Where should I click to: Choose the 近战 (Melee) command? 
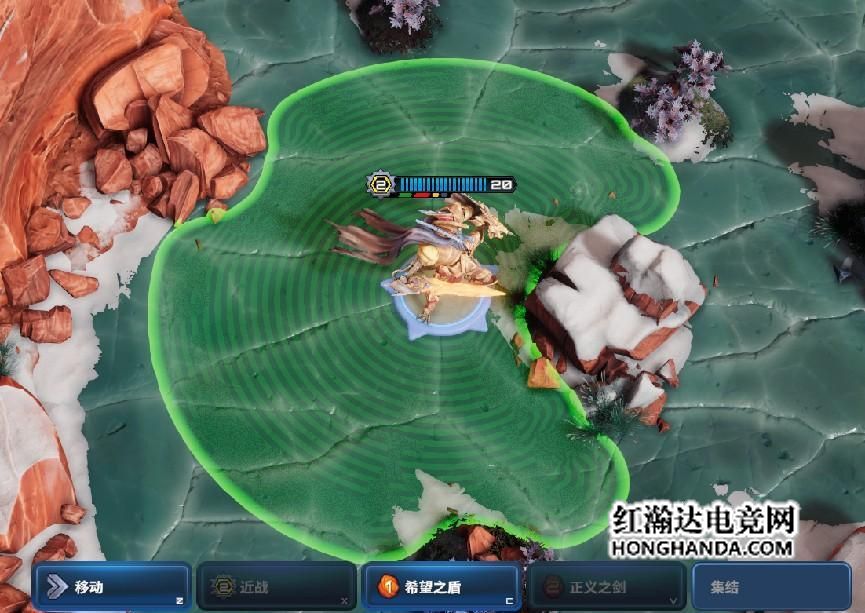point(275,587)
